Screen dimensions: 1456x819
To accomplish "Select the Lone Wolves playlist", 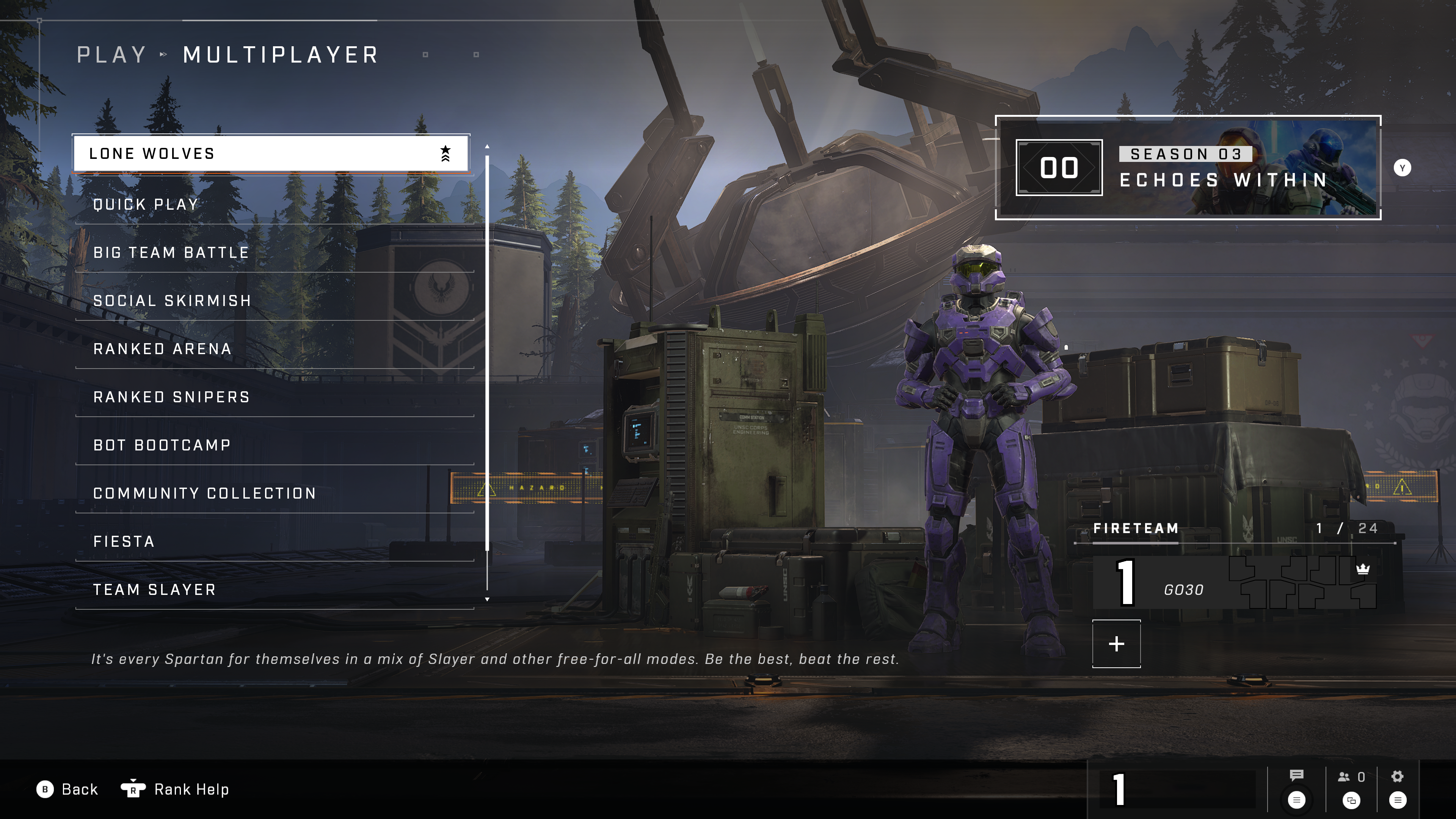I will 270,153.
